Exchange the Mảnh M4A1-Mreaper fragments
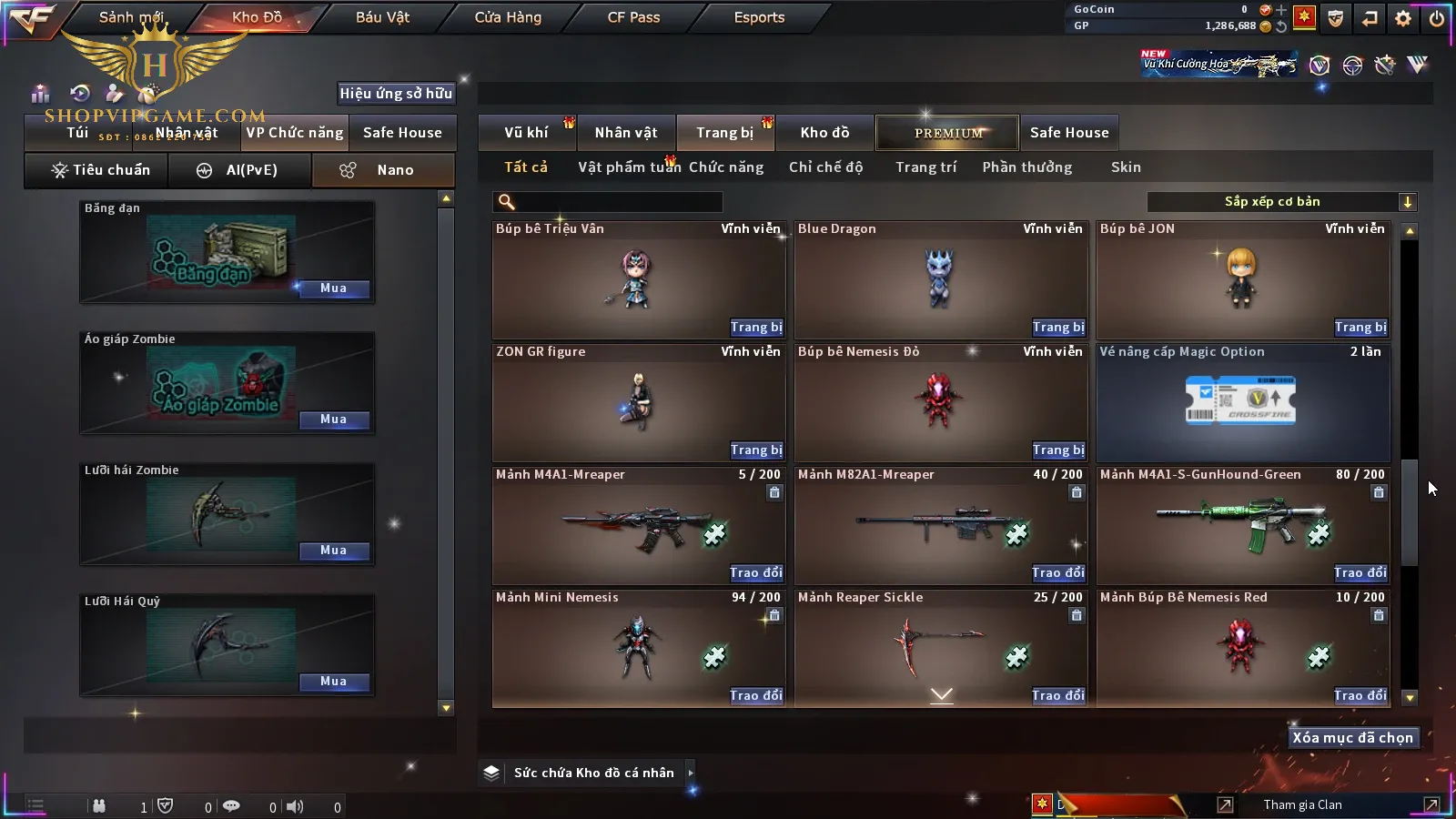Image resolution: width=1456 pixels, height=819 pixels. point(755,573)
